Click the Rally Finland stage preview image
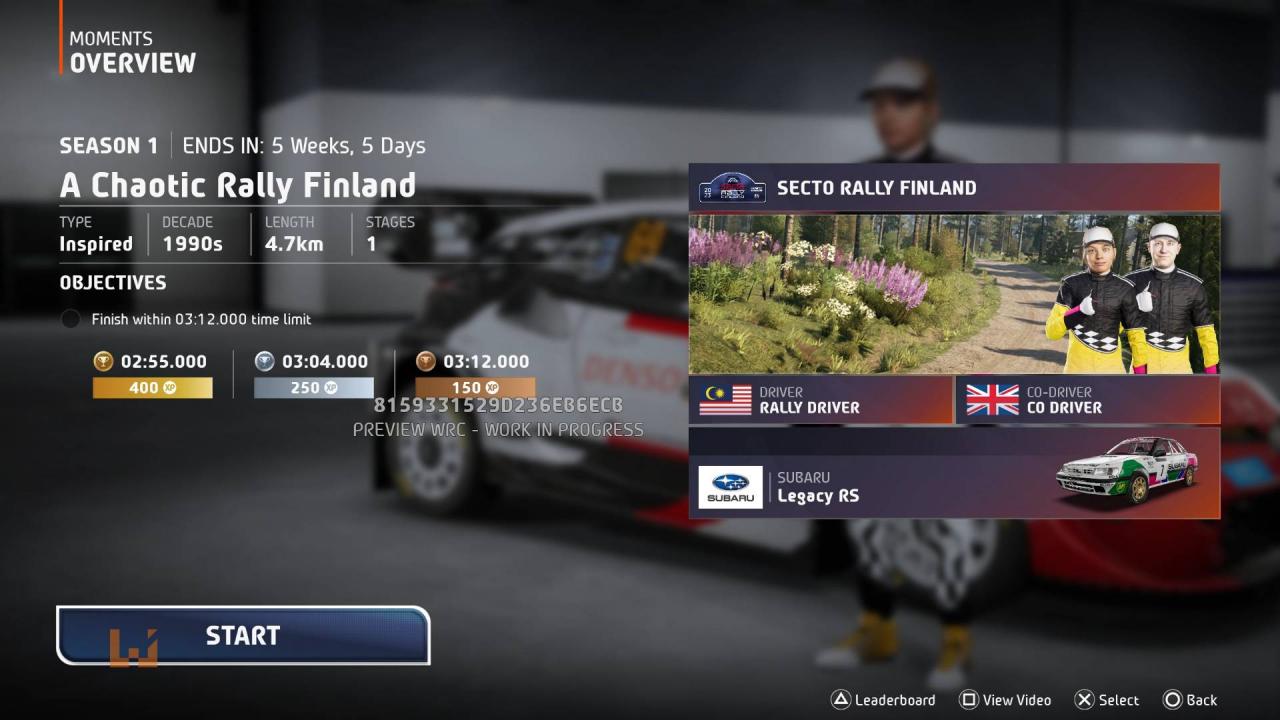 click(953, 294)
